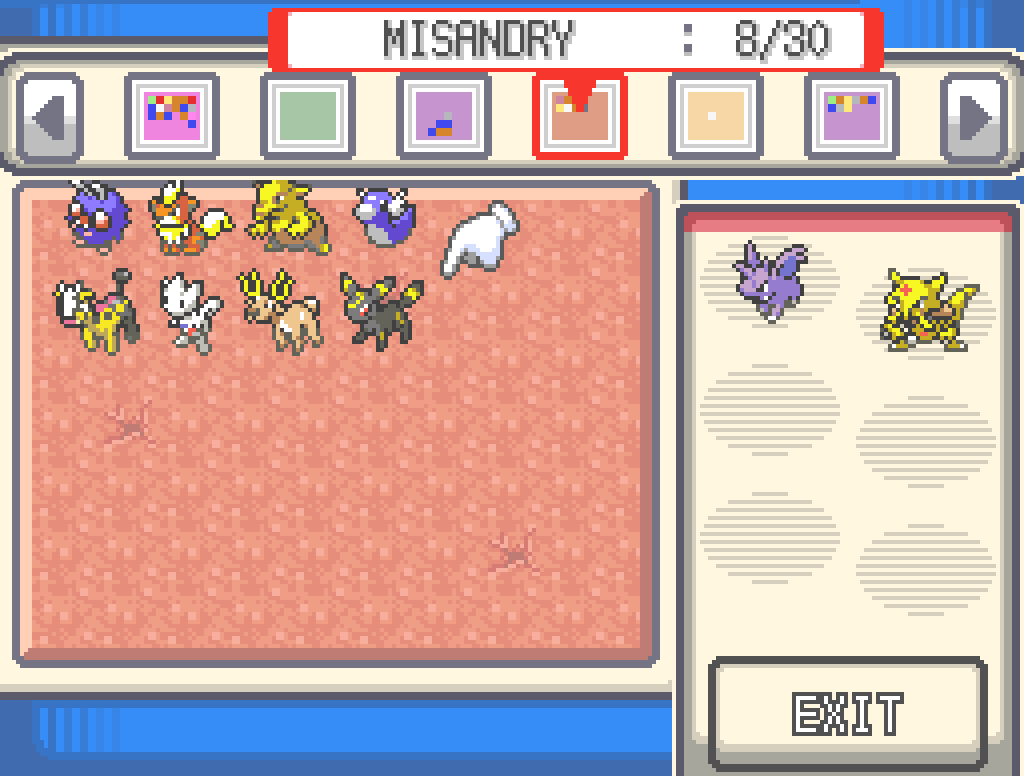Select the highlighted salmon MISANDRY box thumbnail
This screenshot has height=776, width=1024.
click(579, 116)
